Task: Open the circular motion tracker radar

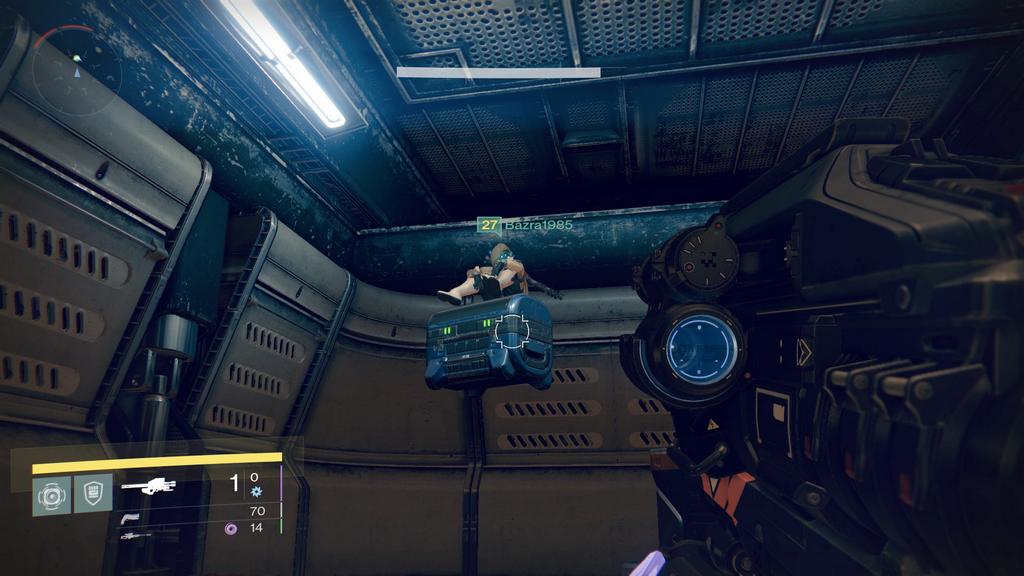Action: (x=76, y=71)
